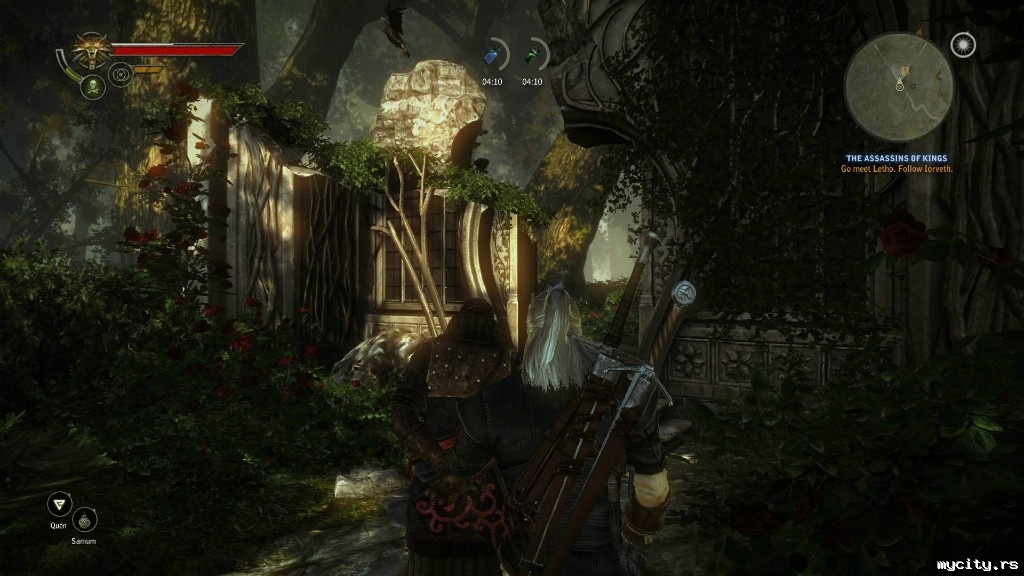Open the mycity.rs watermark link
The width and height of the screenshot is (1024, 576).
976,565
